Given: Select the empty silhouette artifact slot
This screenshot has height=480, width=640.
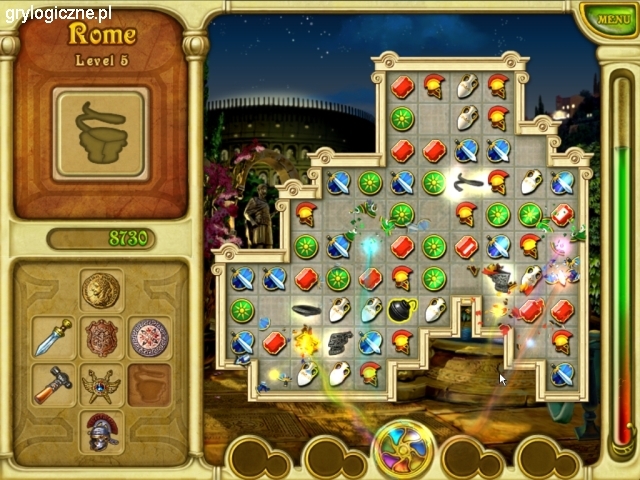Looking at the screenshot, I should click(x=148, y=384).
